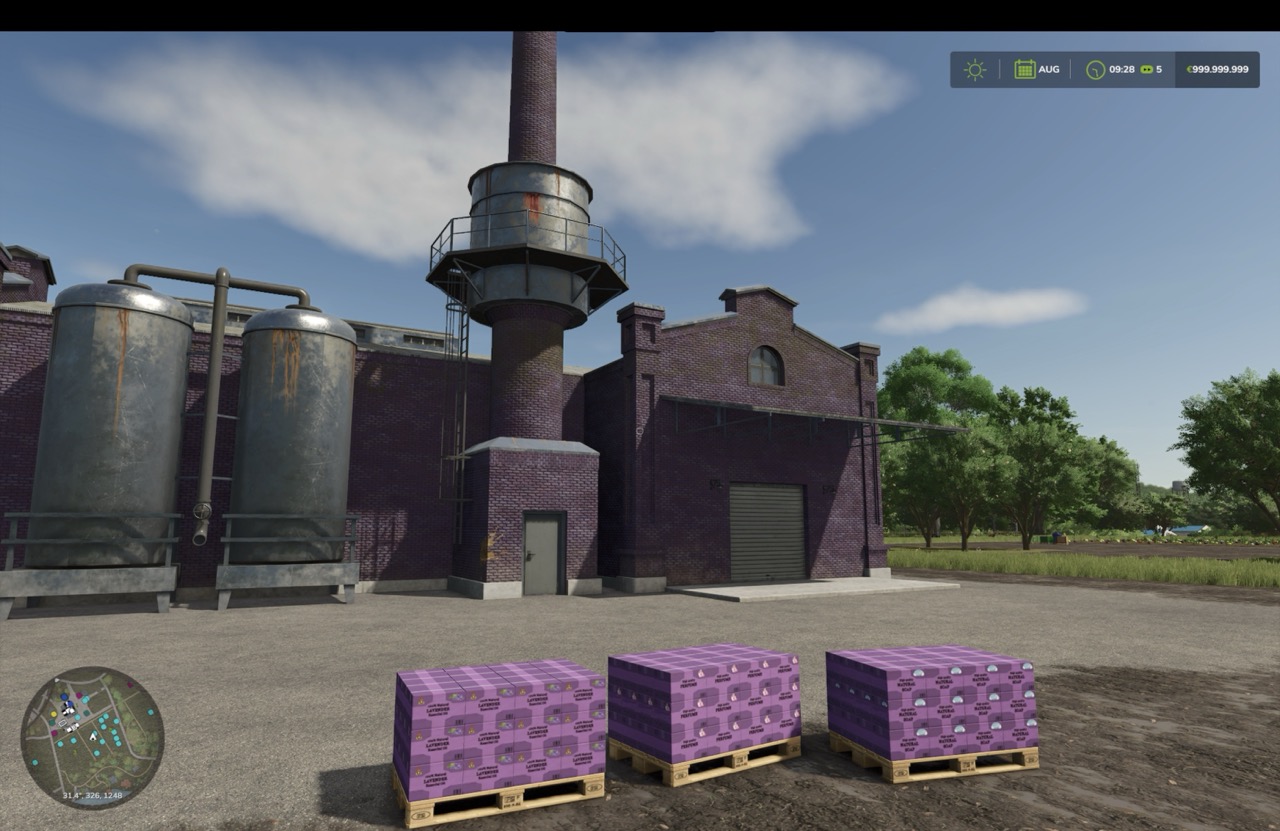Click the green time-scale indicator showing 5

(1147, 69)
